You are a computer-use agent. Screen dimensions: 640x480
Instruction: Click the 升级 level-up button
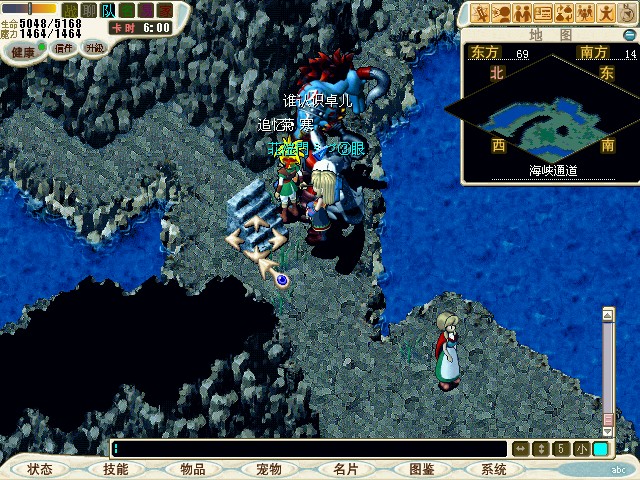coord(95,47)
